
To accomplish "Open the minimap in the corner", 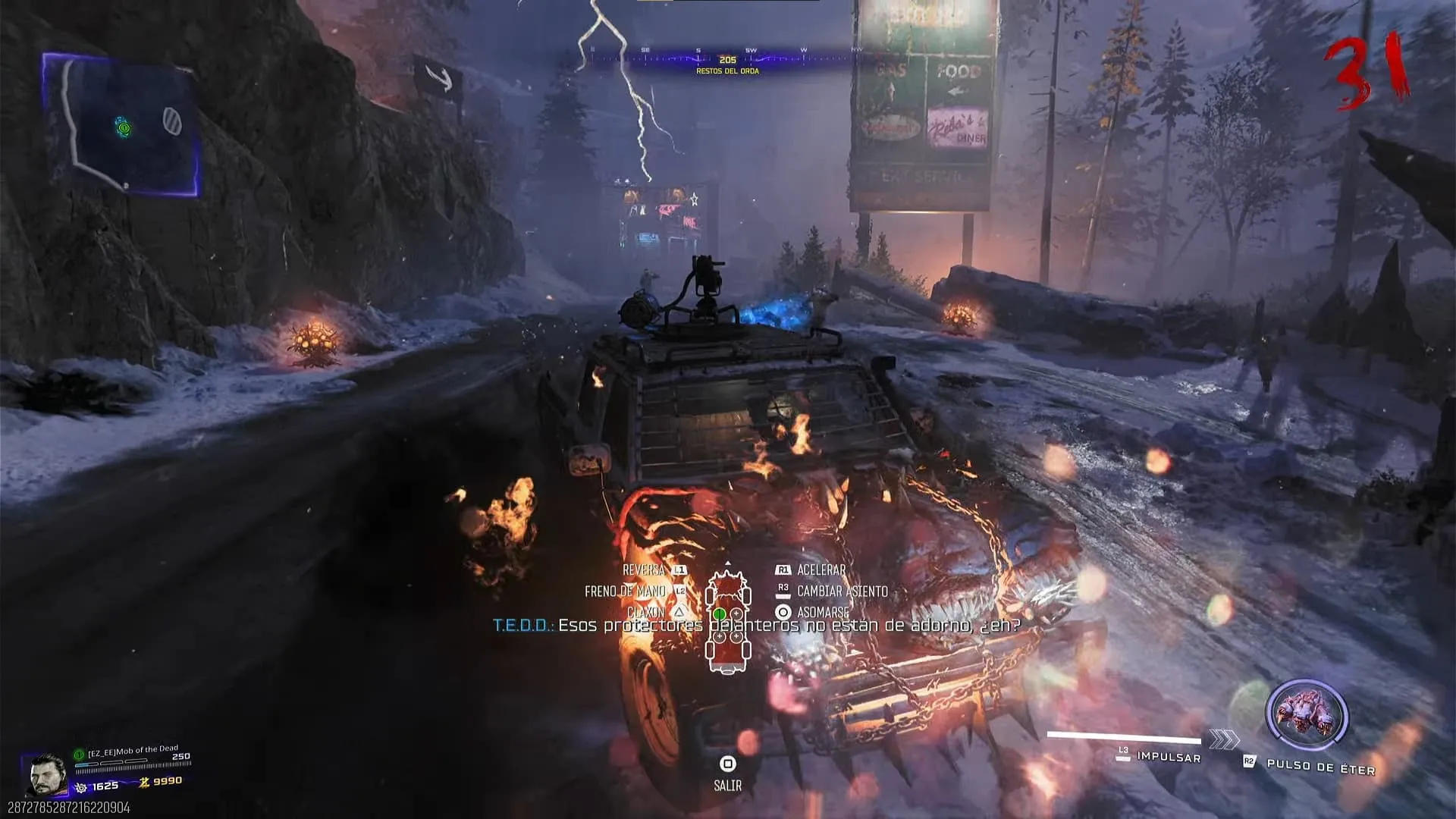I will (x=121, y=125).
